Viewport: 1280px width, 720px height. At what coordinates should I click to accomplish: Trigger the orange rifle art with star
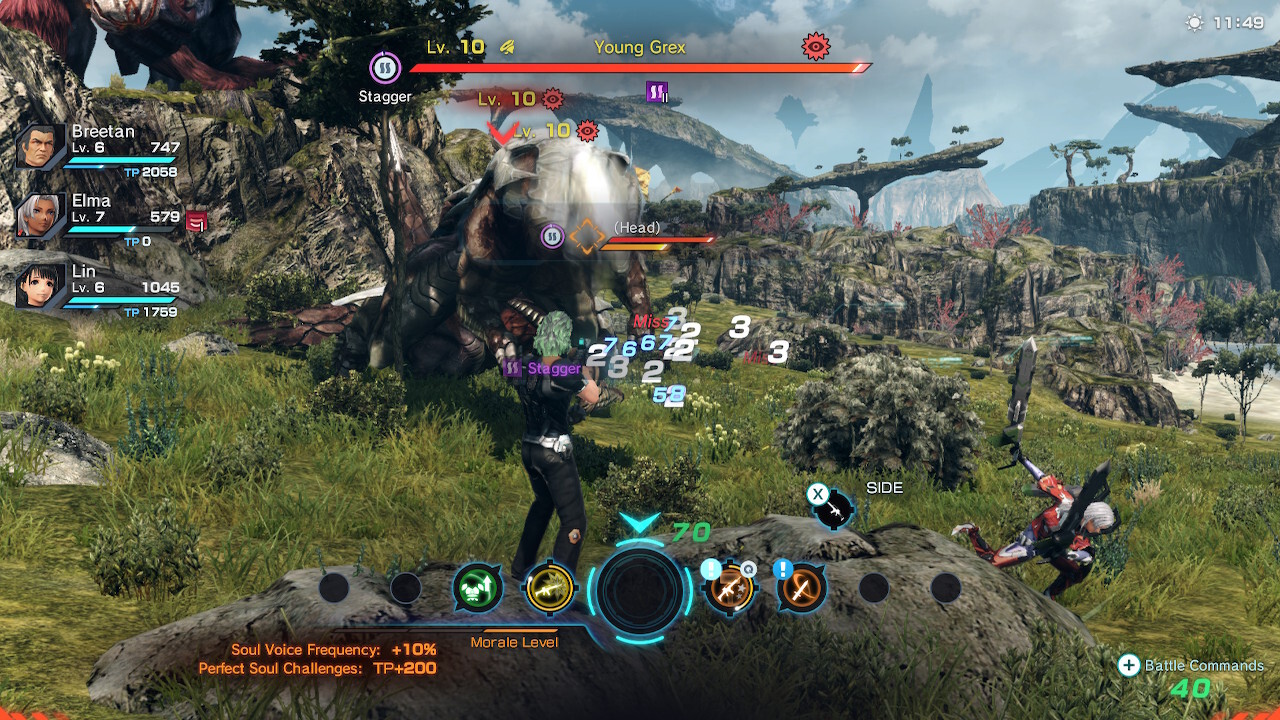[x=729, y=588]
